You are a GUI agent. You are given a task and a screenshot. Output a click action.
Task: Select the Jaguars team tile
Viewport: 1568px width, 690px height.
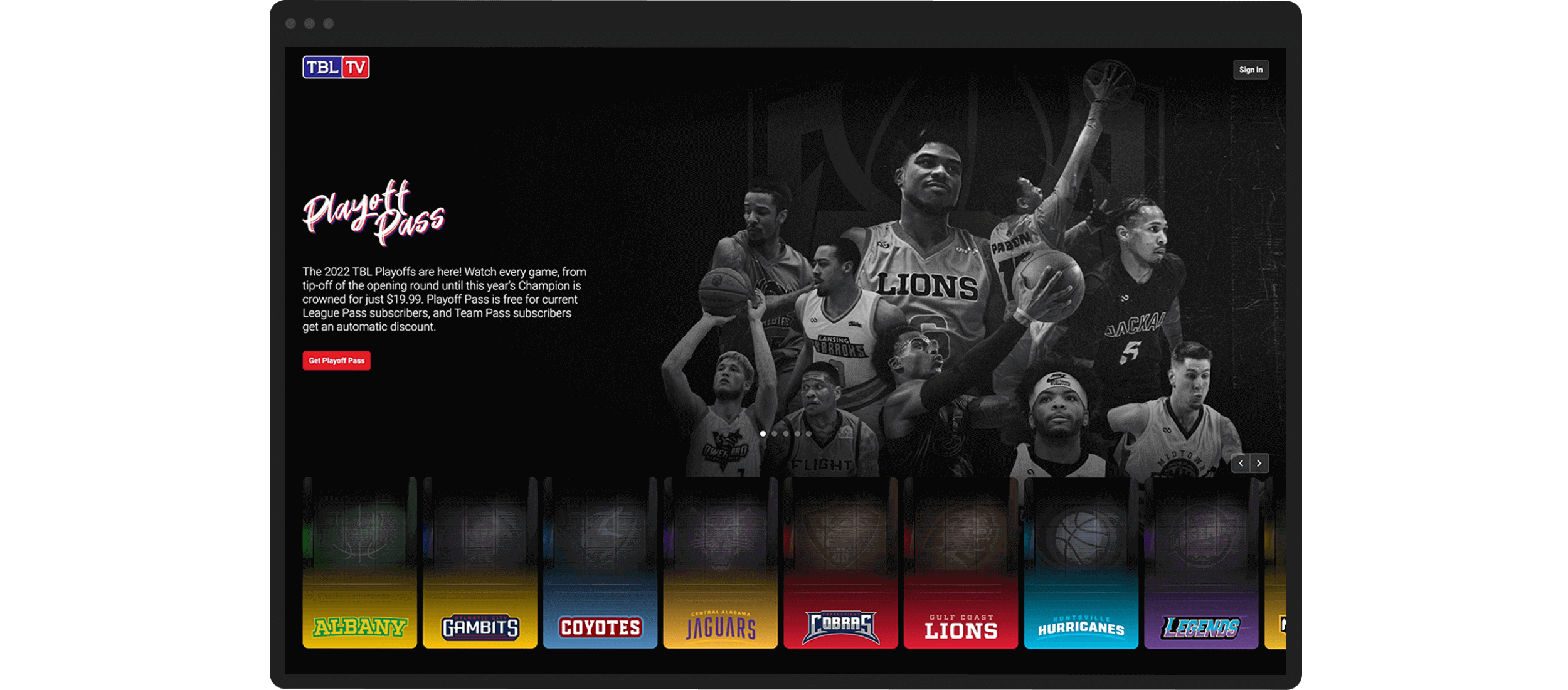720,563
